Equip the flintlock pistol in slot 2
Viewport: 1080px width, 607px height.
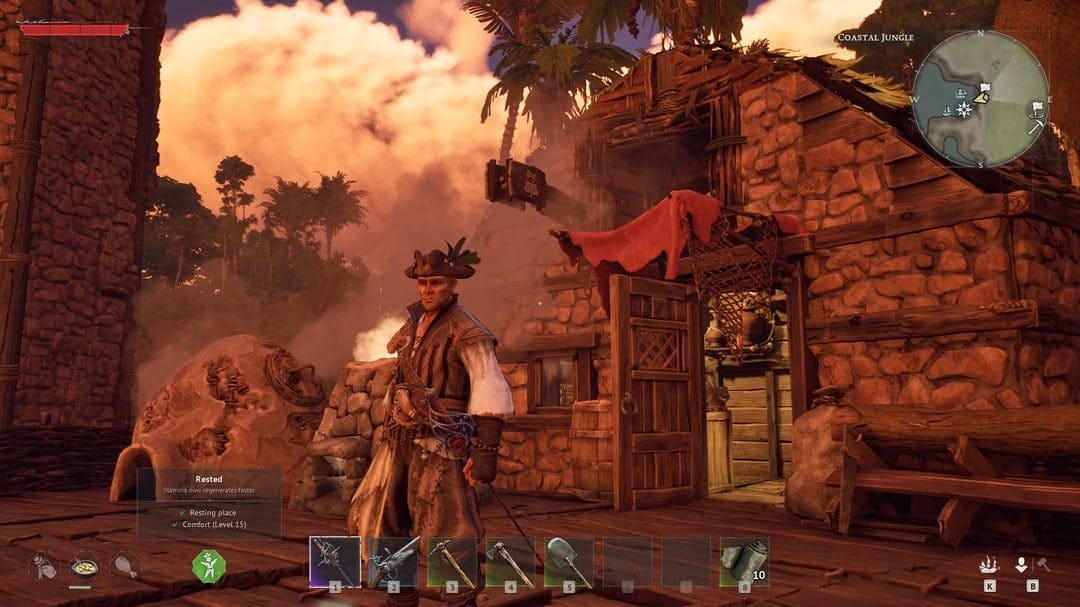(x=393, y=561)
